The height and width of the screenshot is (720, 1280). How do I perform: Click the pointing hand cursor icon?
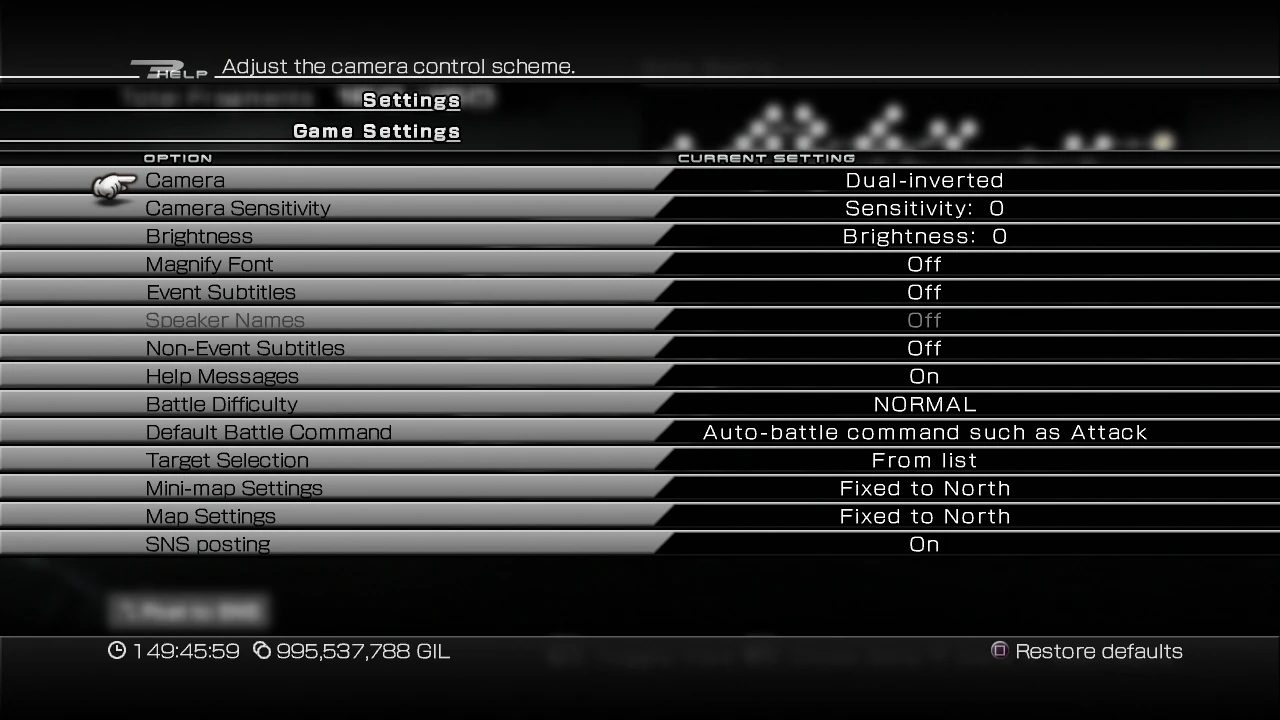112,184
